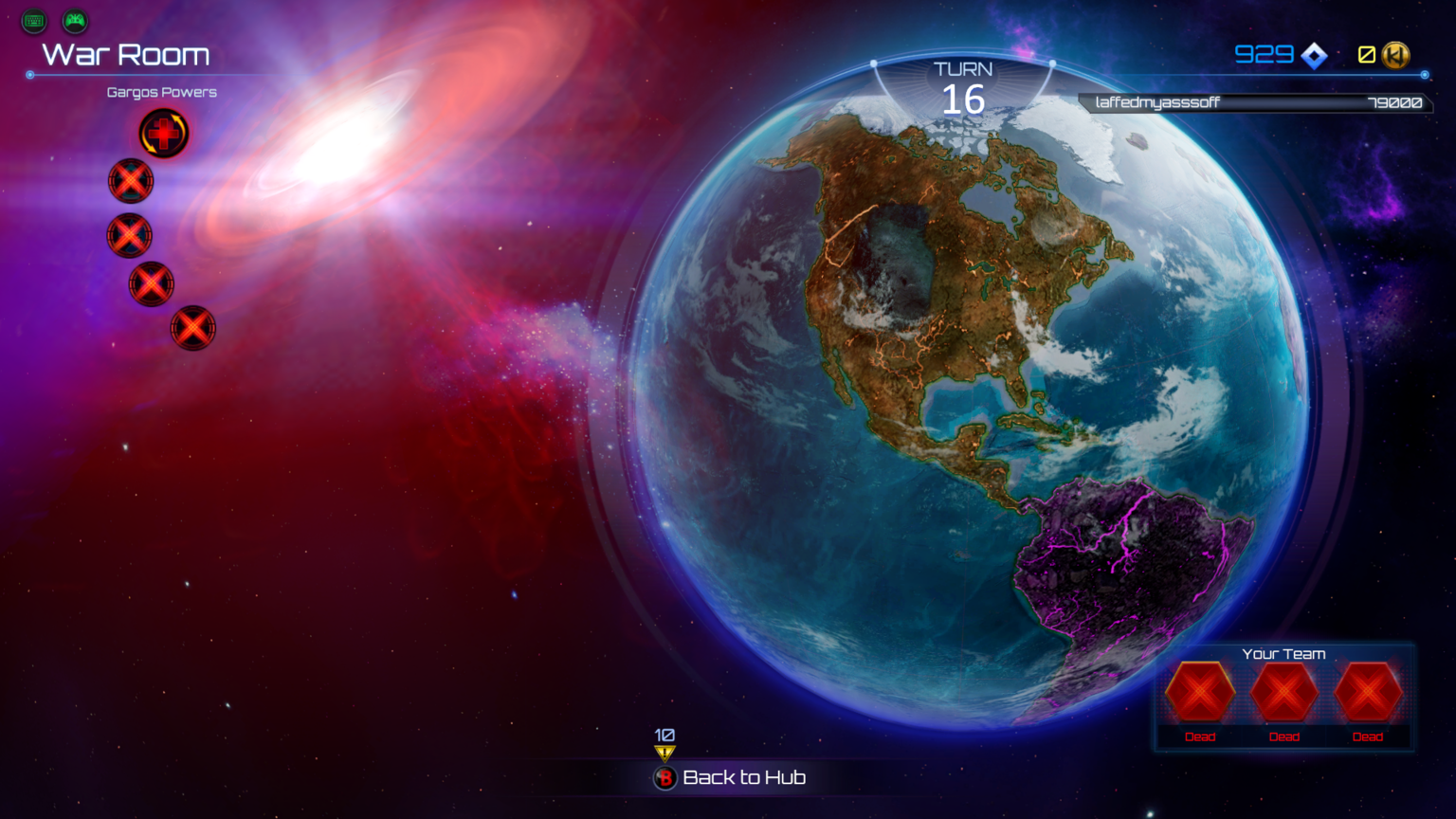Click the green keyboard input icon

pos(34,20)
